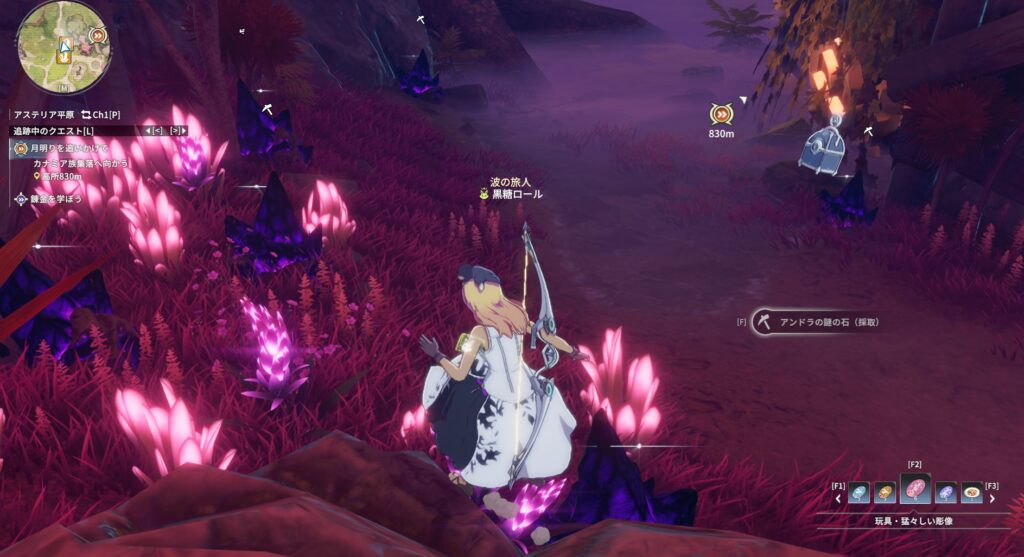This screenshot has width=1024, height=557.
Task: Select the pale blue item in the quick bar
Action: 858,492
